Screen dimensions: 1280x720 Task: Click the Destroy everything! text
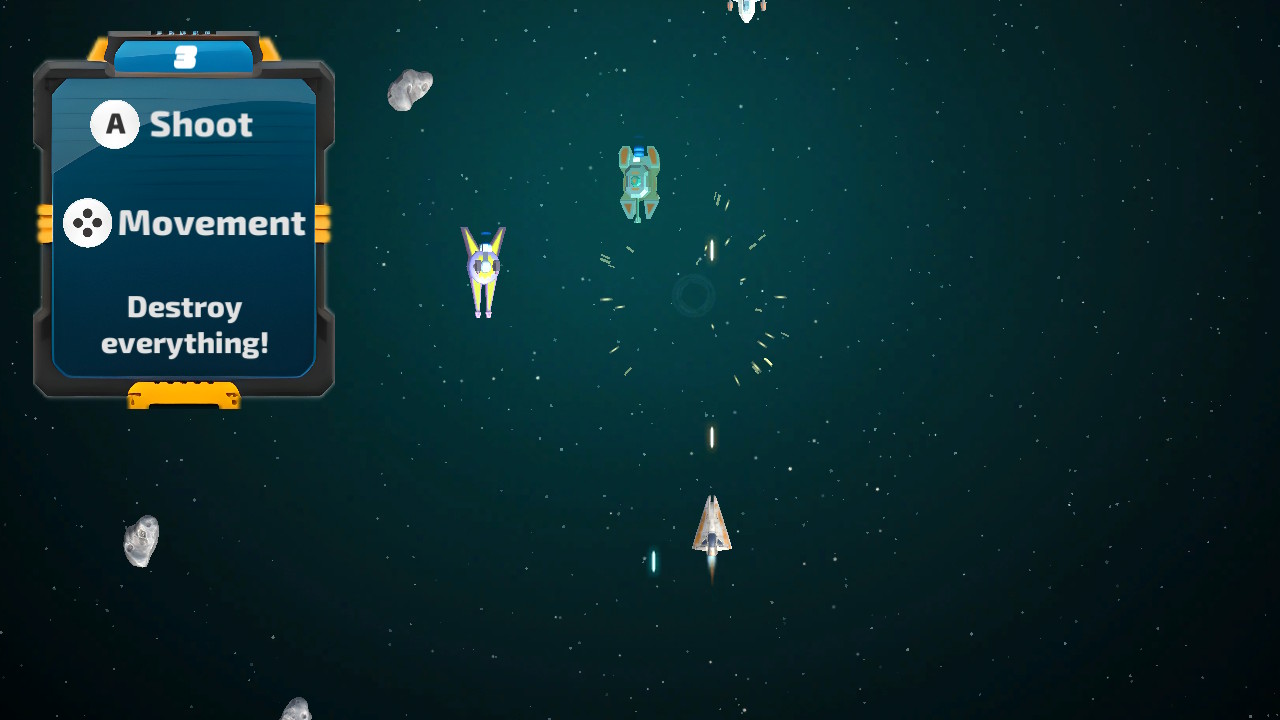tap(184, 325)
